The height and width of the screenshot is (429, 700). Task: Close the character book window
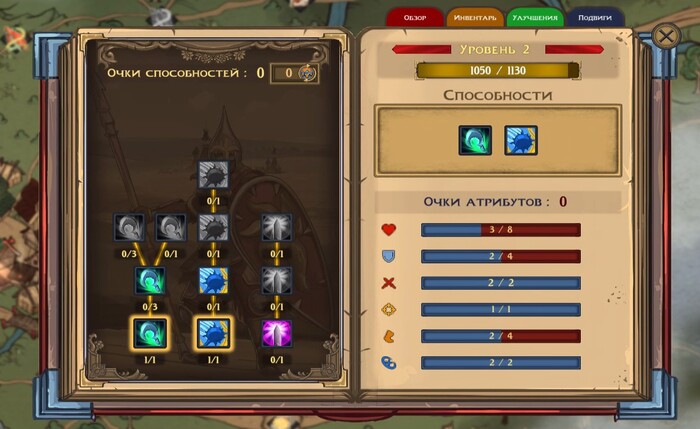coord(667,37)
